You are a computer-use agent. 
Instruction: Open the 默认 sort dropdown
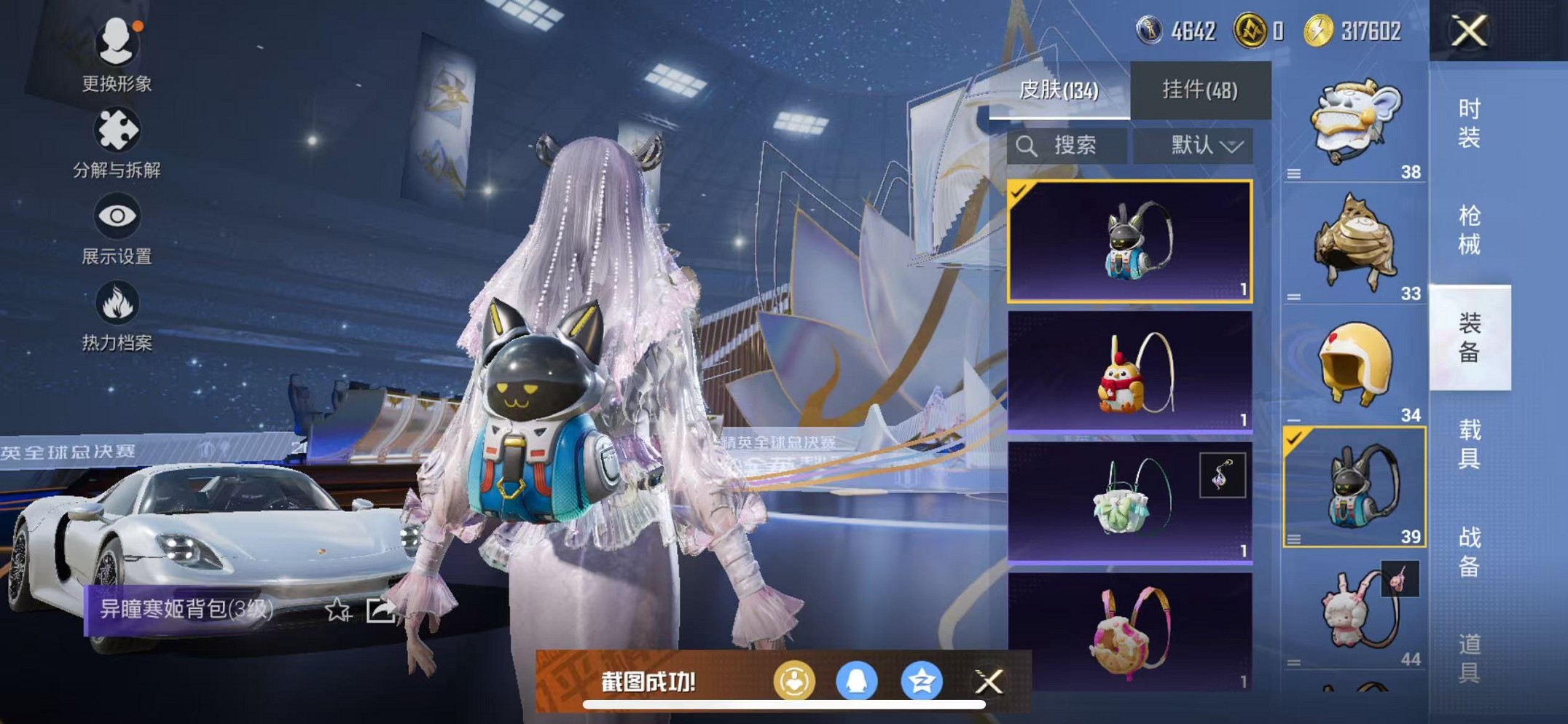1193,146
